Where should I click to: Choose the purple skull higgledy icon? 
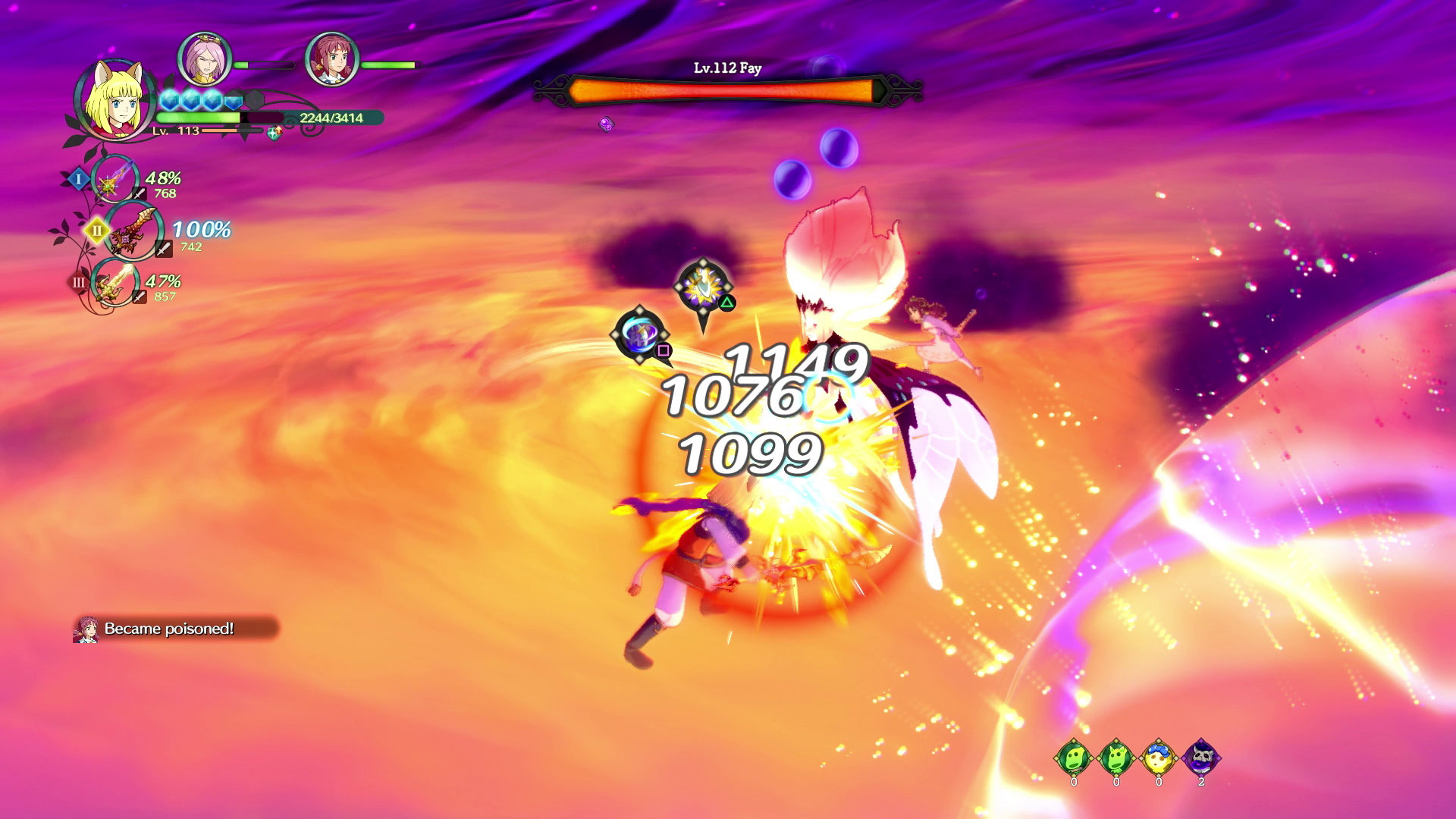[1201, 757]
